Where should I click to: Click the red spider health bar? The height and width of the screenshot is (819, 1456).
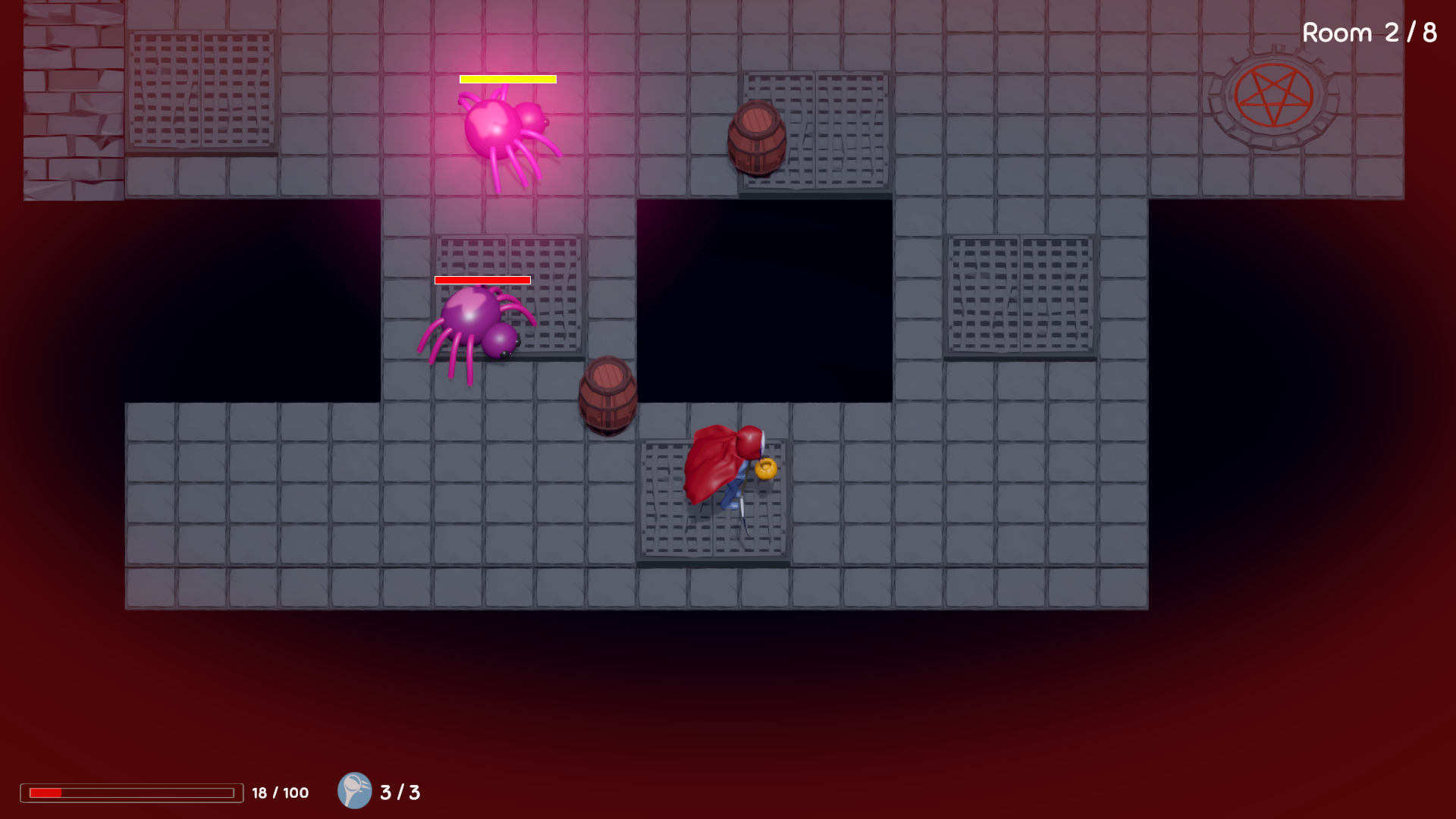(x=481, y=280)
